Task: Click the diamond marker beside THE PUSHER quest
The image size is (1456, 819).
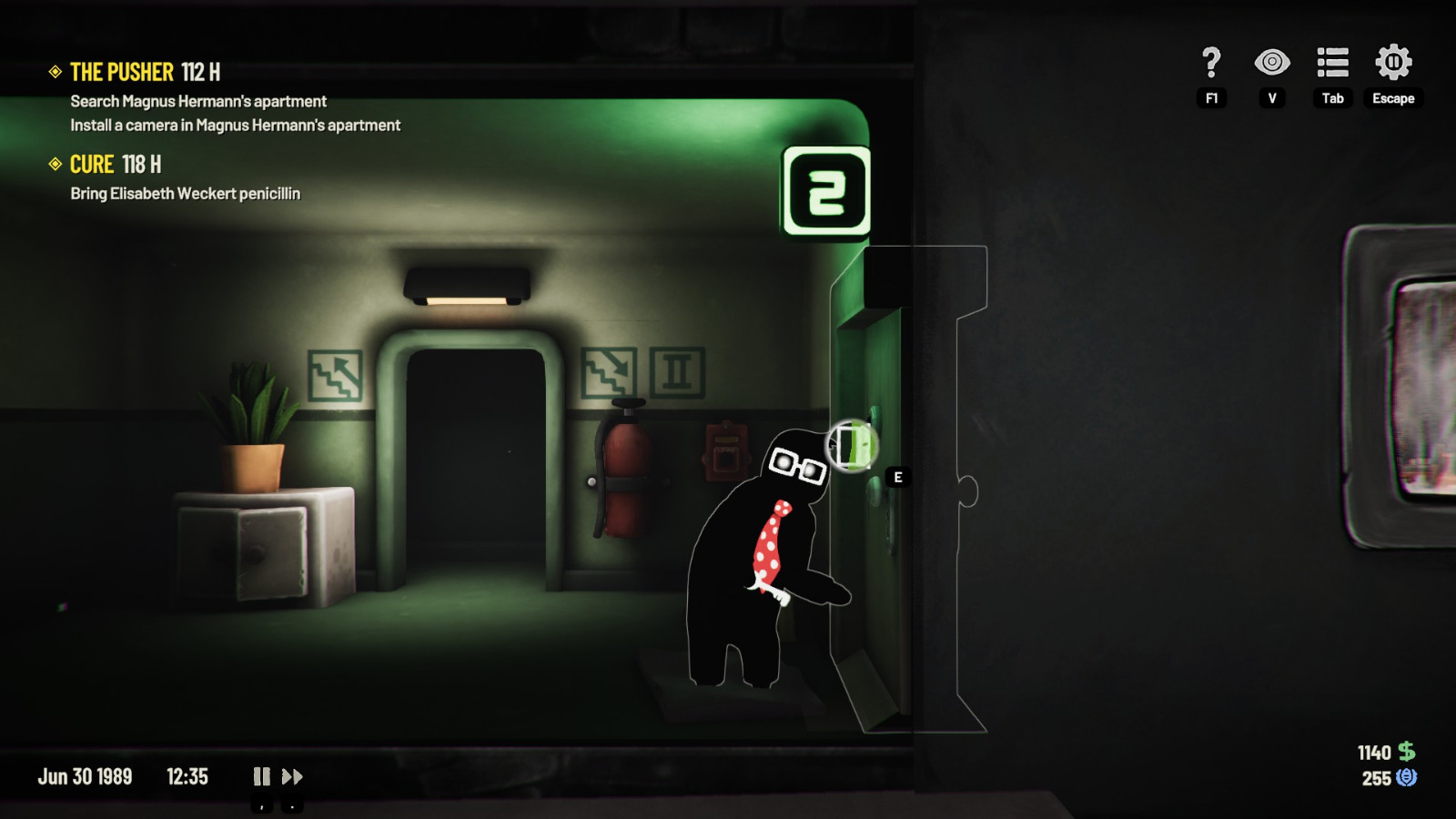Action: coord(56,72)
